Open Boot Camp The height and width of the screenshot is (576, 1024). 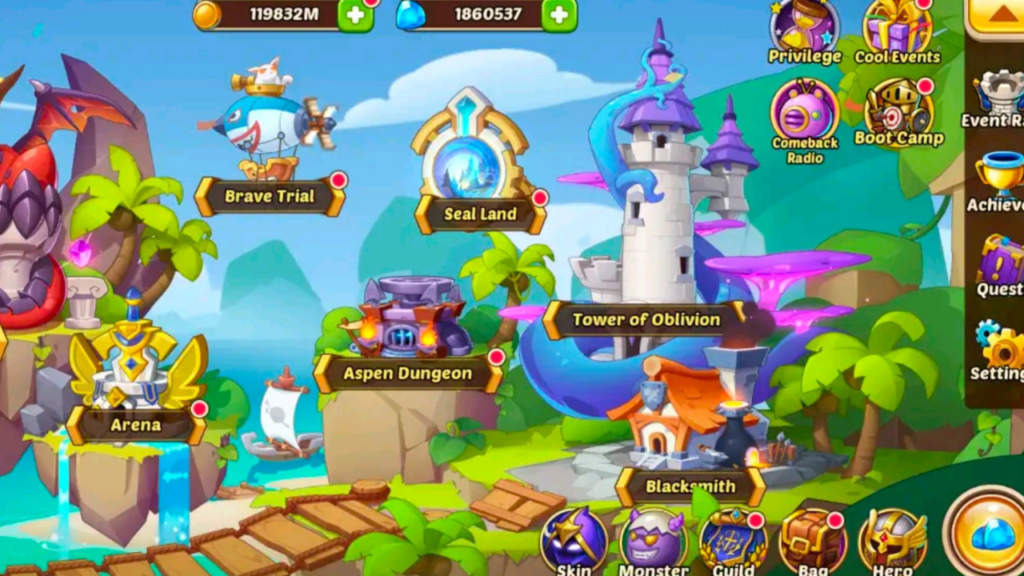point(898,110)
